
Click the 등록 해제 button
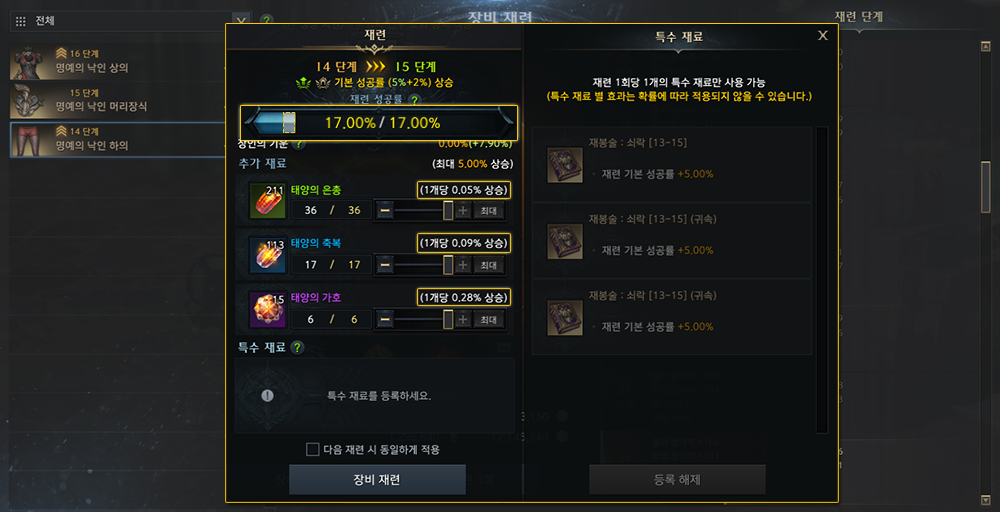tap(677, 479)
